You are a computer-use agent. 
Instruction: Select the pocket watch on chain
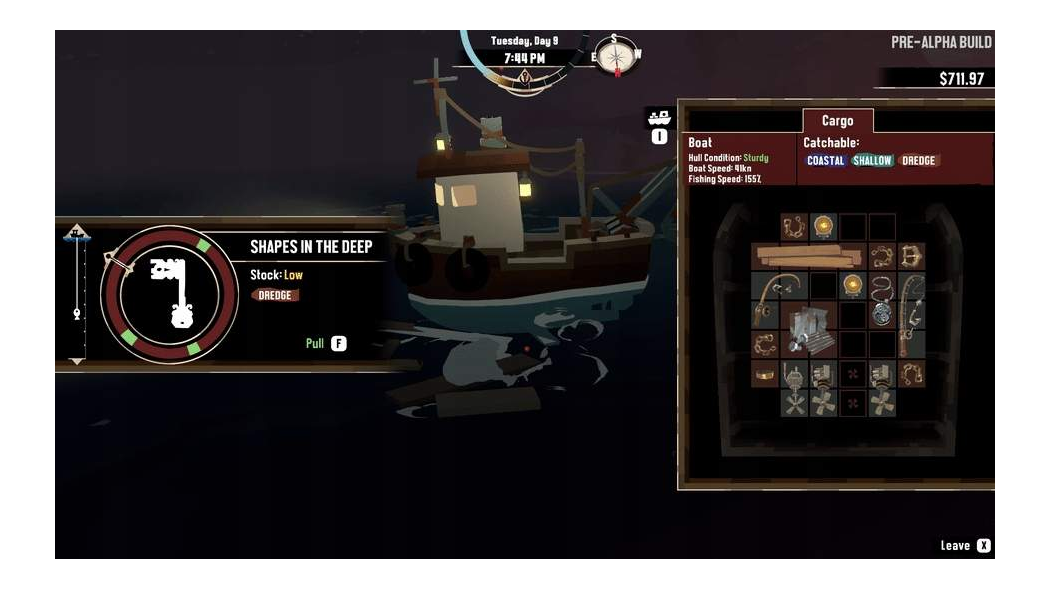881,300
